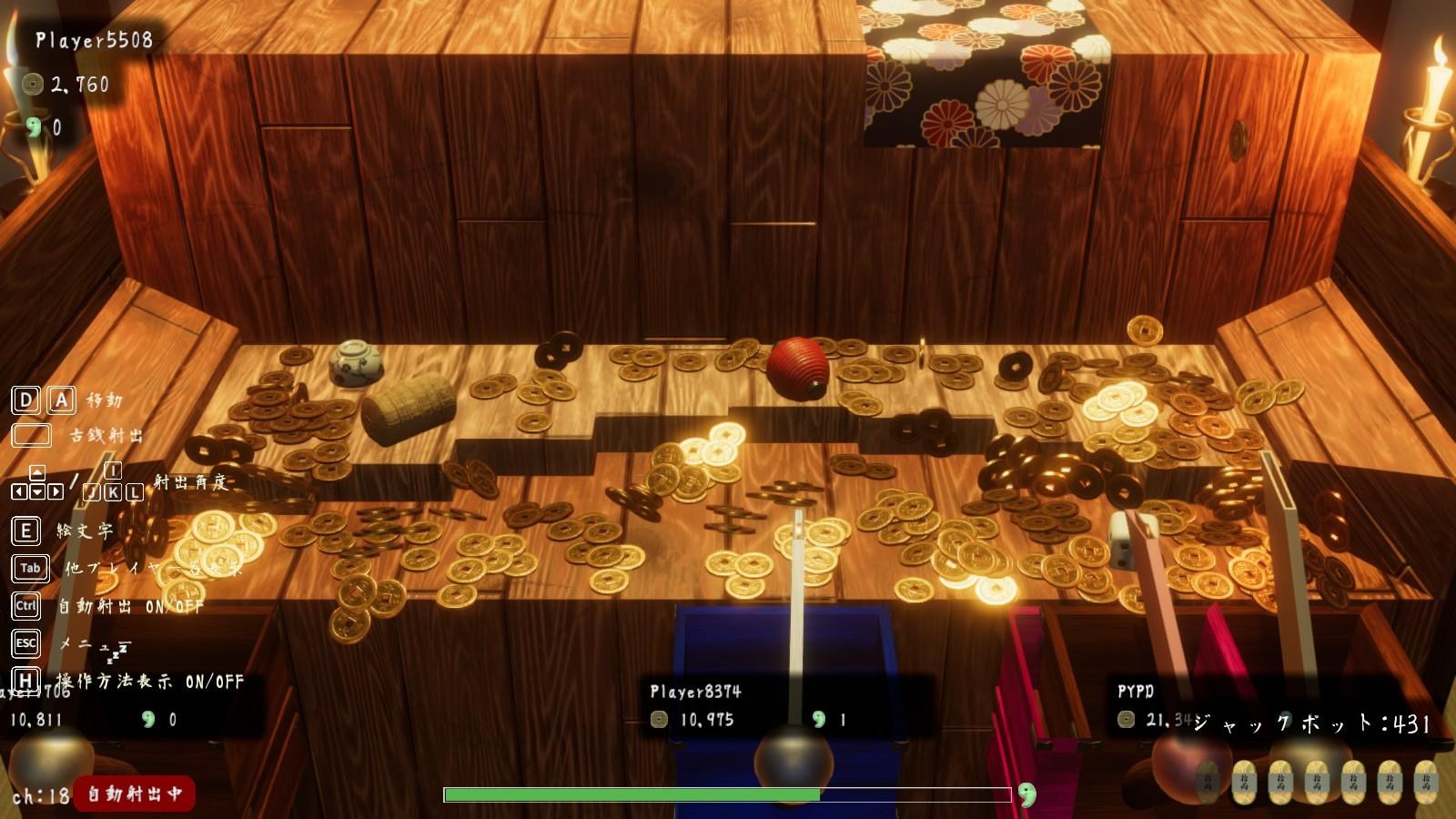The width and height of the screenshot is (1456, 819).
Task: Click the coin icon next to PYPD's balance
Action: coord(1124,718)
